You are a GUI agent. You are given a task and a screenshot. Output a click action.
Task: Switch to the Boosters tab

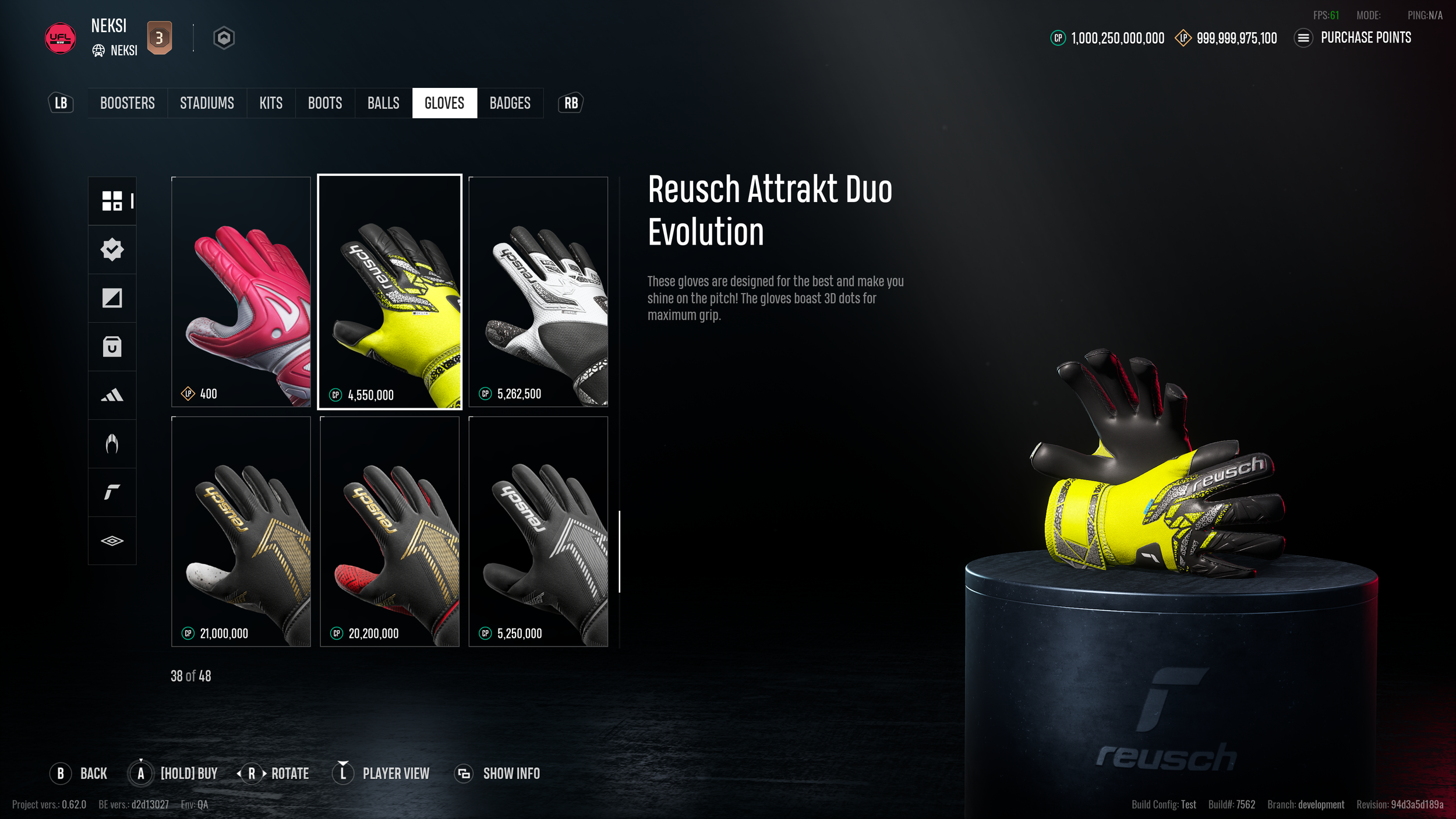tap(127, 103)
